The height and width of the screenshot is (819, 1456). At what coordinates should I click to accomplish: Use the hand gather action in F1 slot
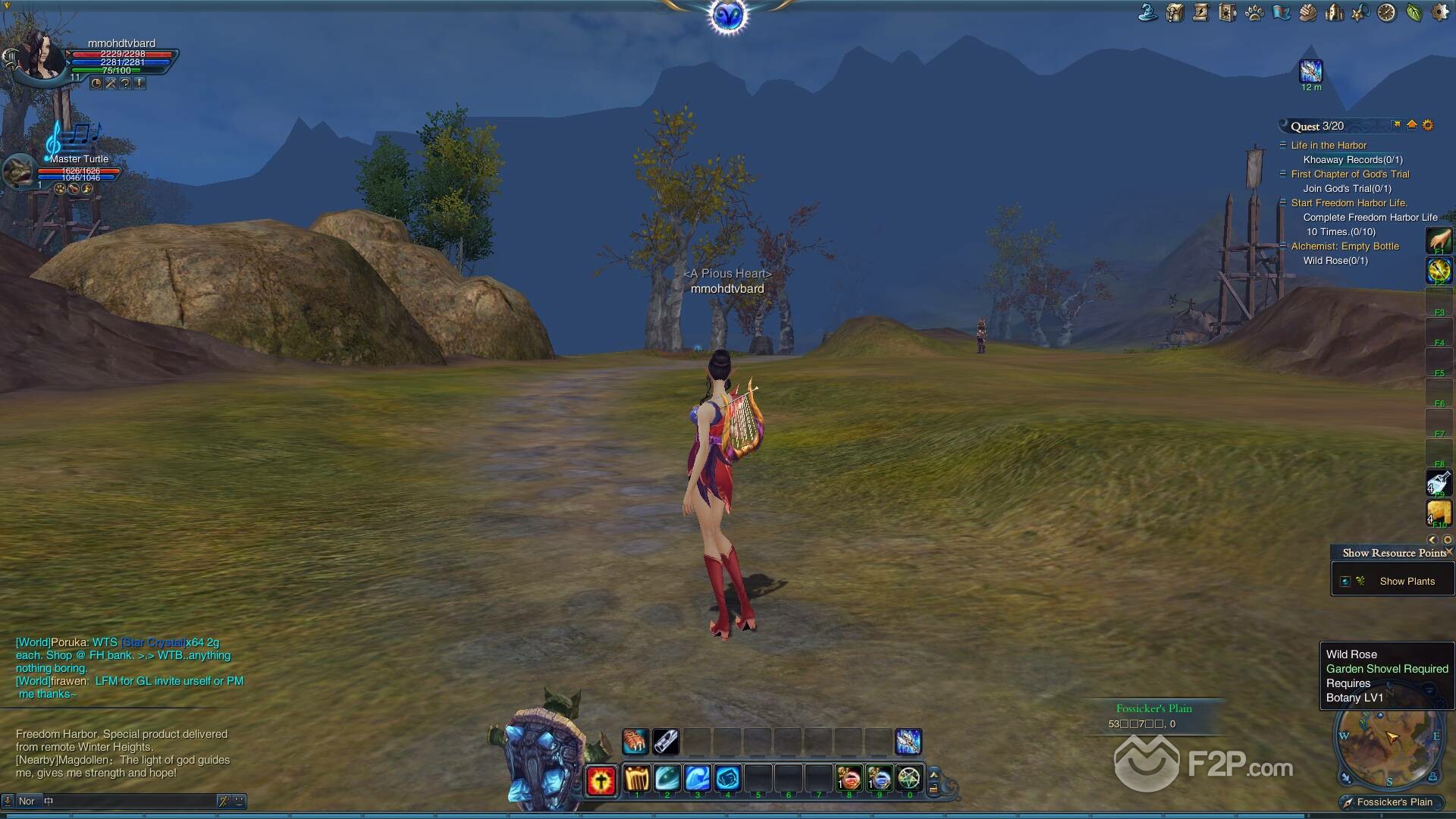pos(1439,241)
